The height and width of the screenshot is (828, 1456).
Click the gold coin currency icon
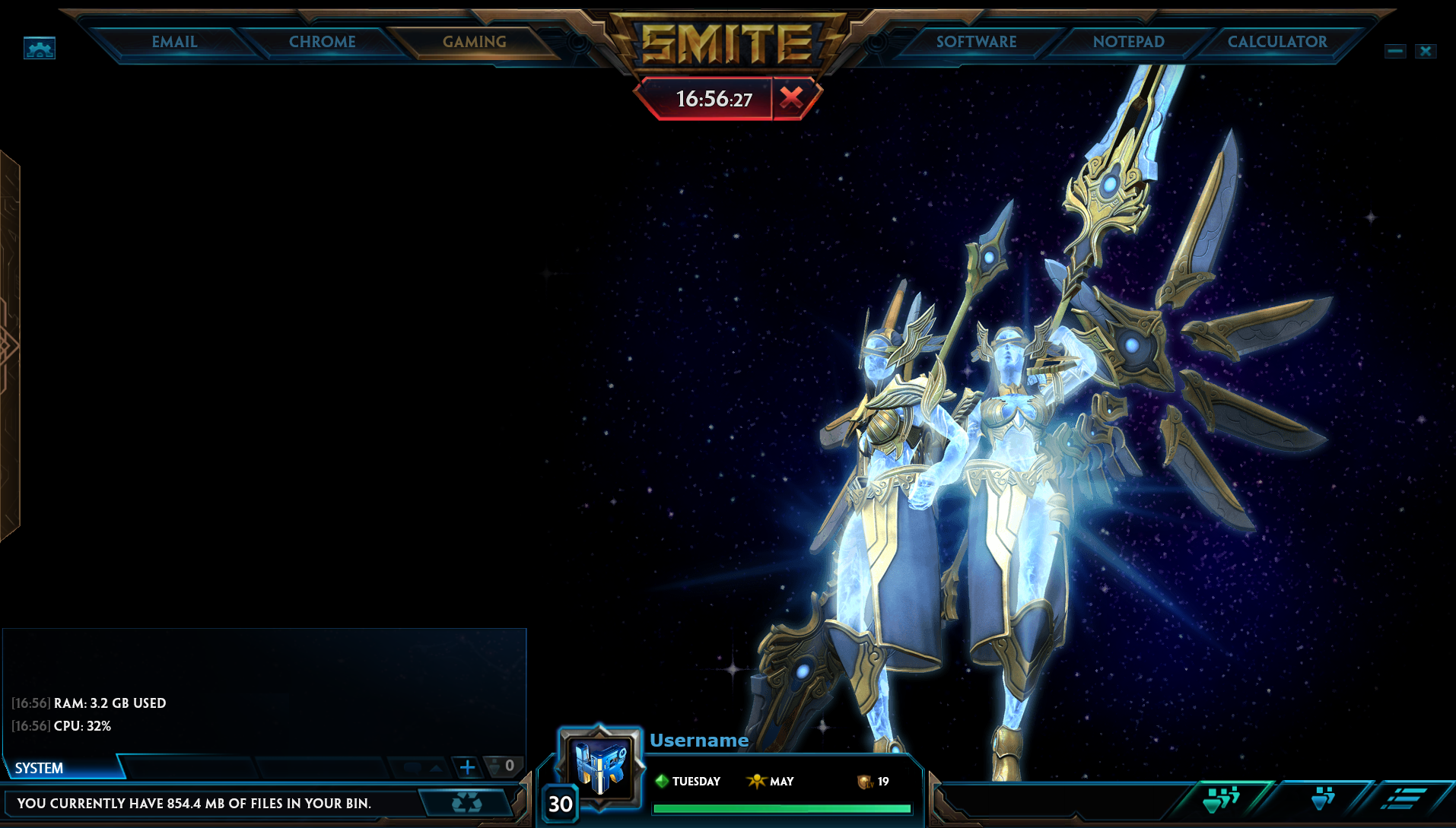point(866,781)
